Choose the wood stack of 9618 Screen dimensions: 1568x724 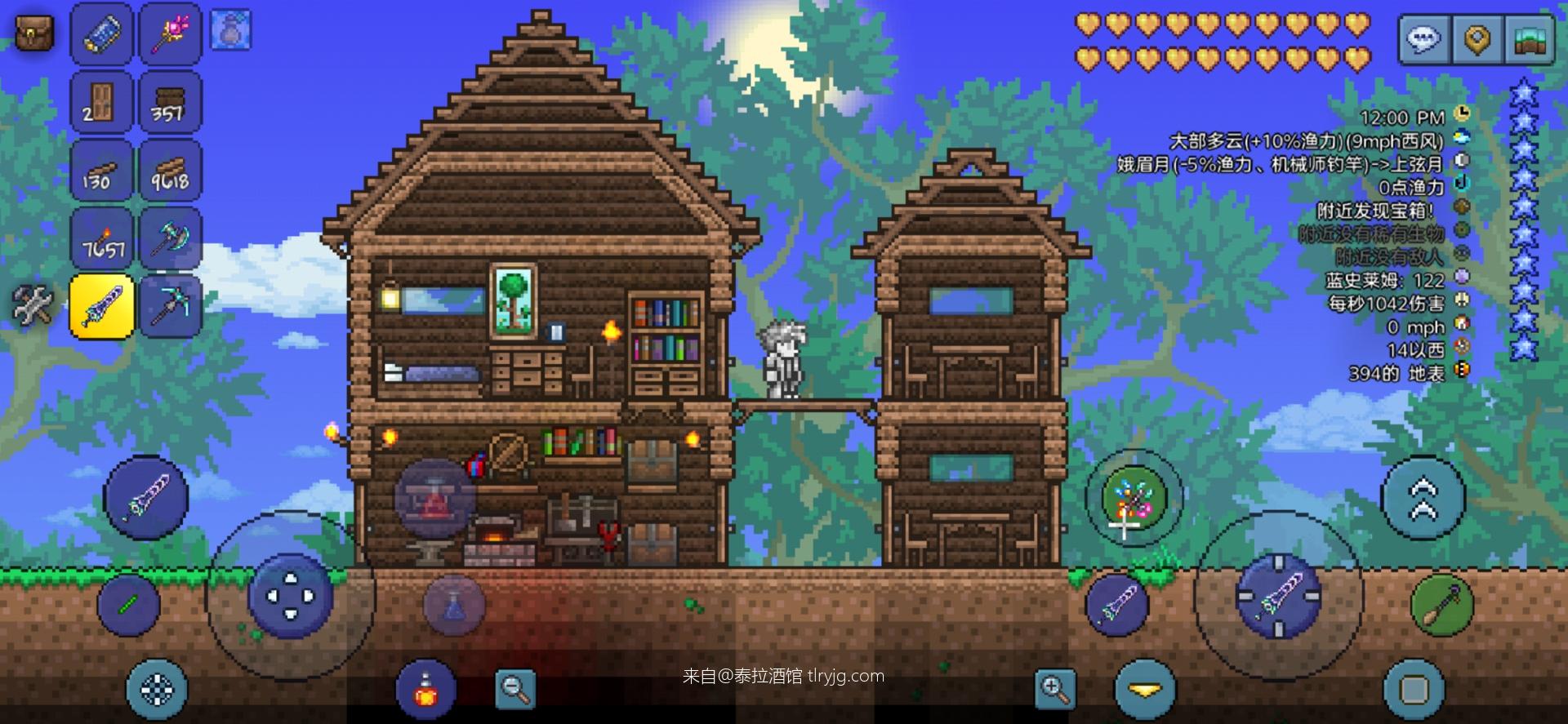(170, 171)
